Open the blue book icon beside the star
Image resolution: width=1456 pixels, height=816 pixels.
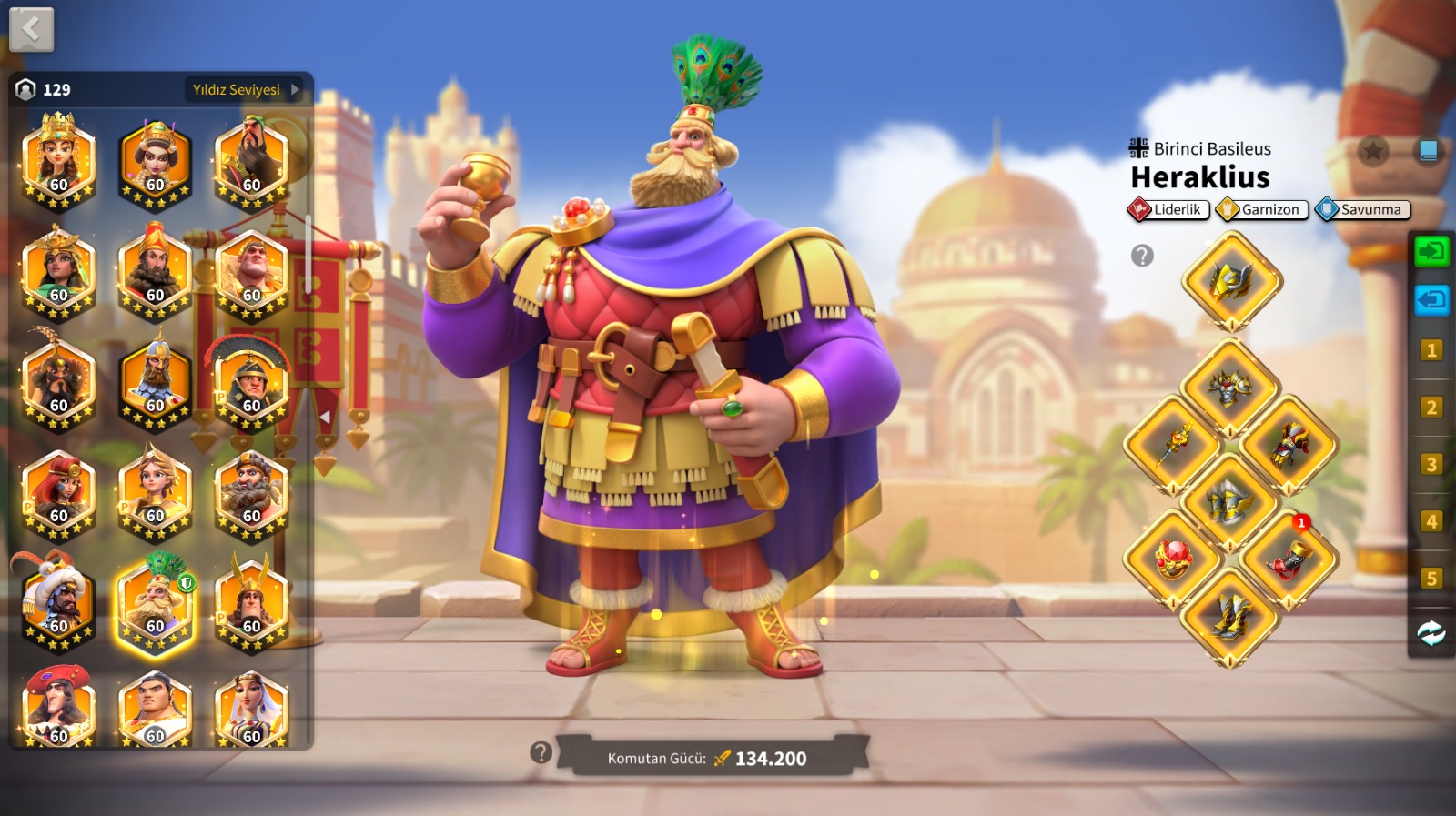[x=1428, y=150]
